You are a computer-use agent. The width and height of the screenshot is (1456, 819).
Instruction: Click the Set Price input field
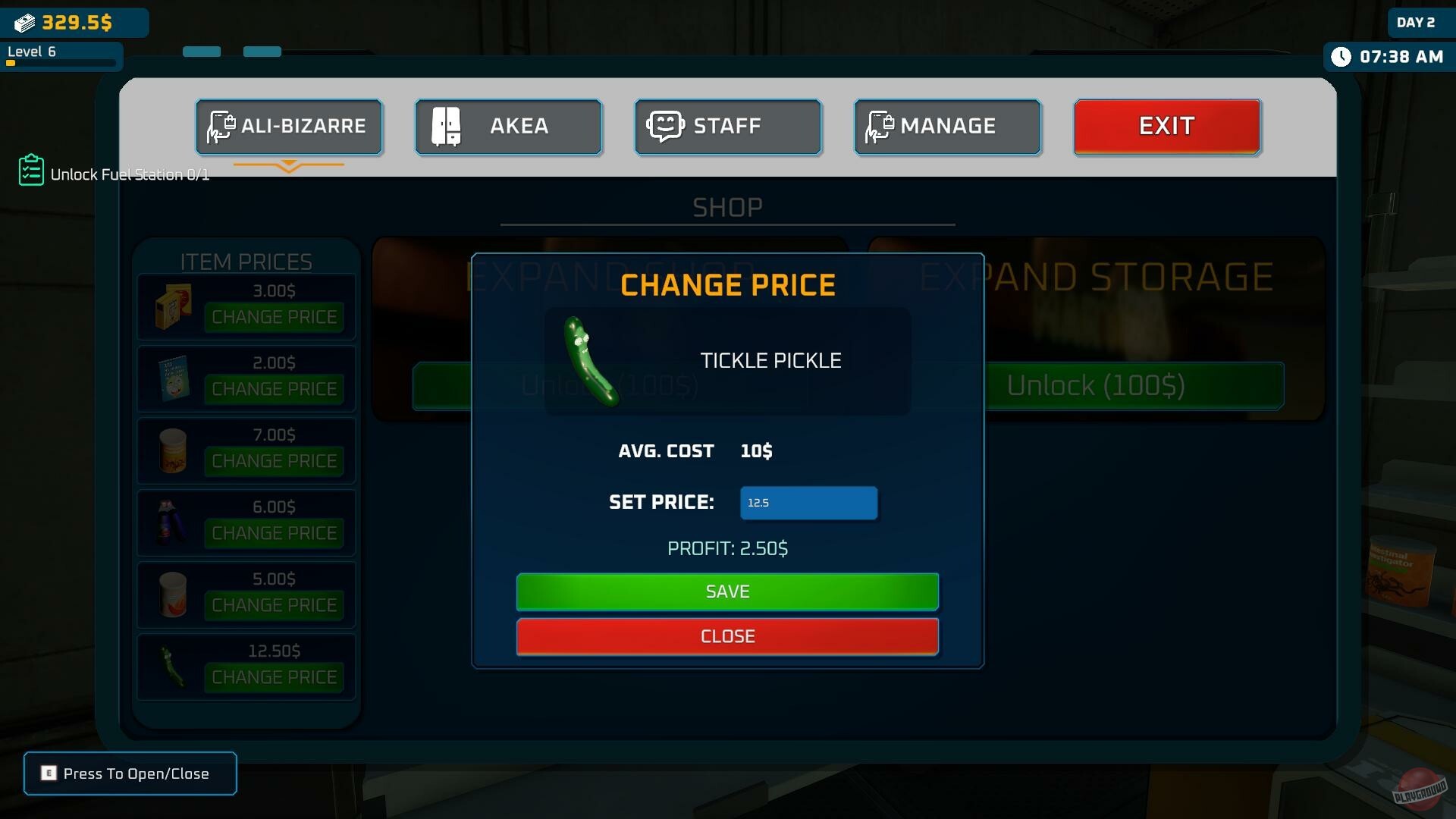coord(808,502)
